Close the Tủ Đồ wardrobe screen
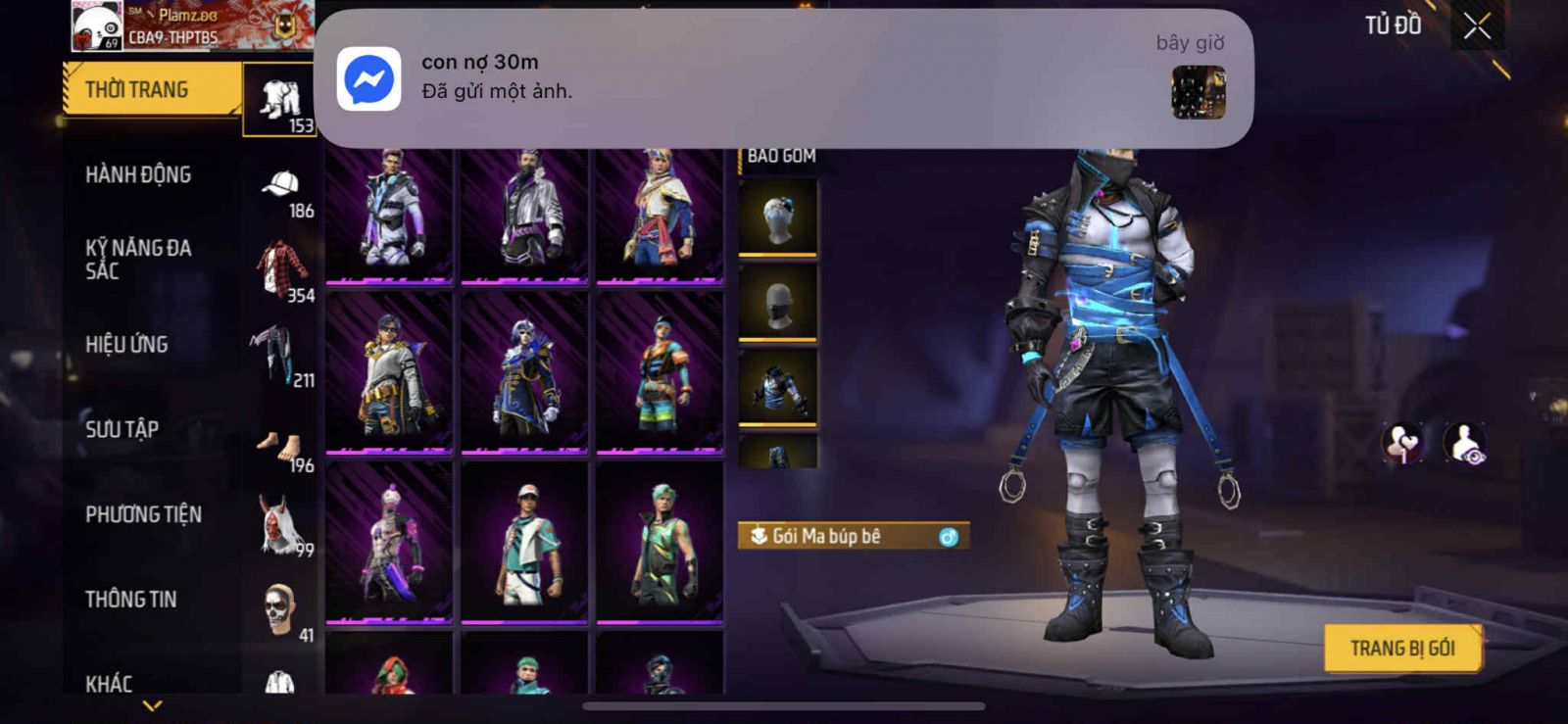Image resolution: width=1568 pixels, height=724 pixels. click(x=1477, y=27)
